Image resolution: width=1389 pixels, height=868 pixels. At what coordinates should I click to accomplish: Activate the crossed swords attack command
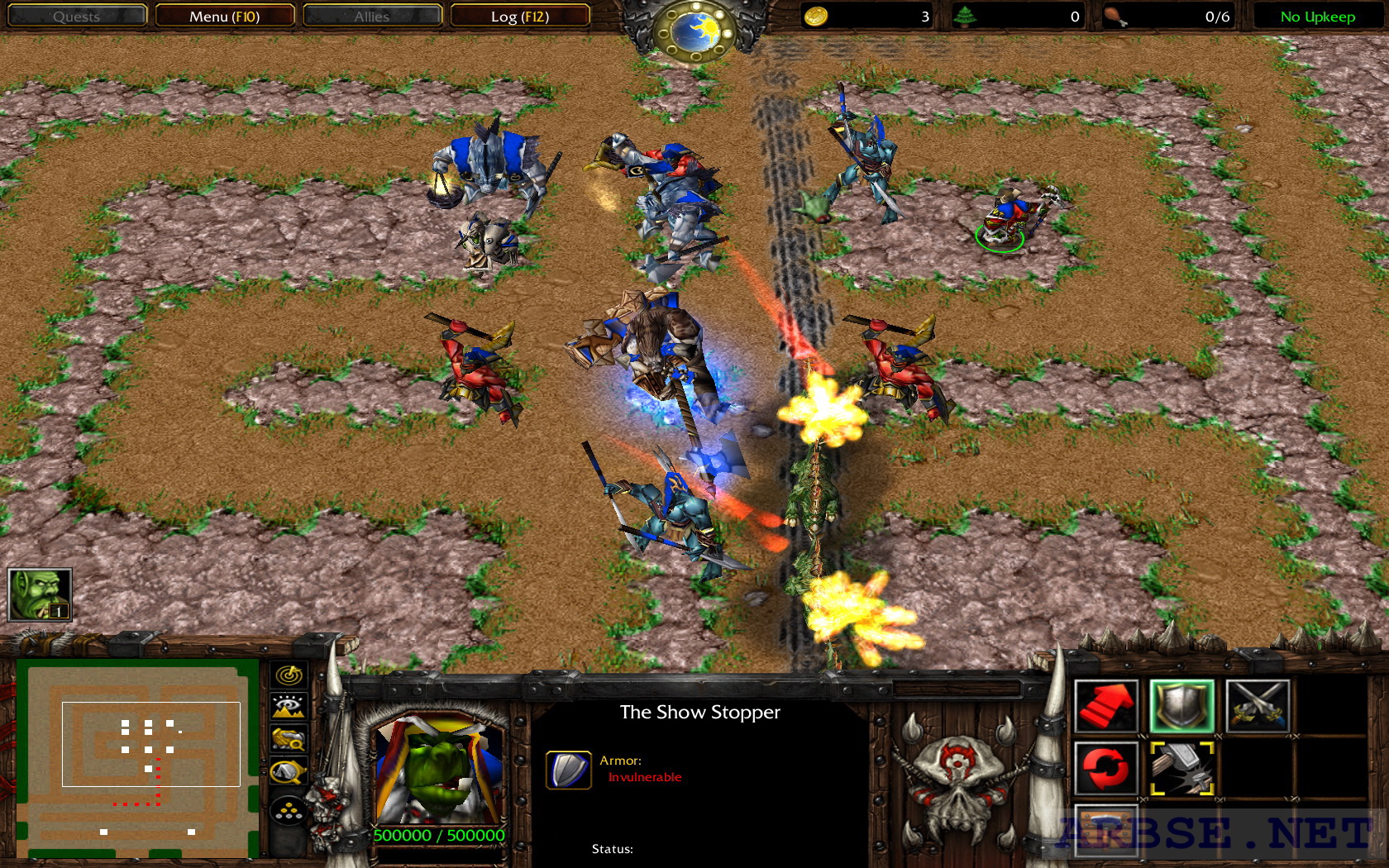click(x=1257, y=707)
